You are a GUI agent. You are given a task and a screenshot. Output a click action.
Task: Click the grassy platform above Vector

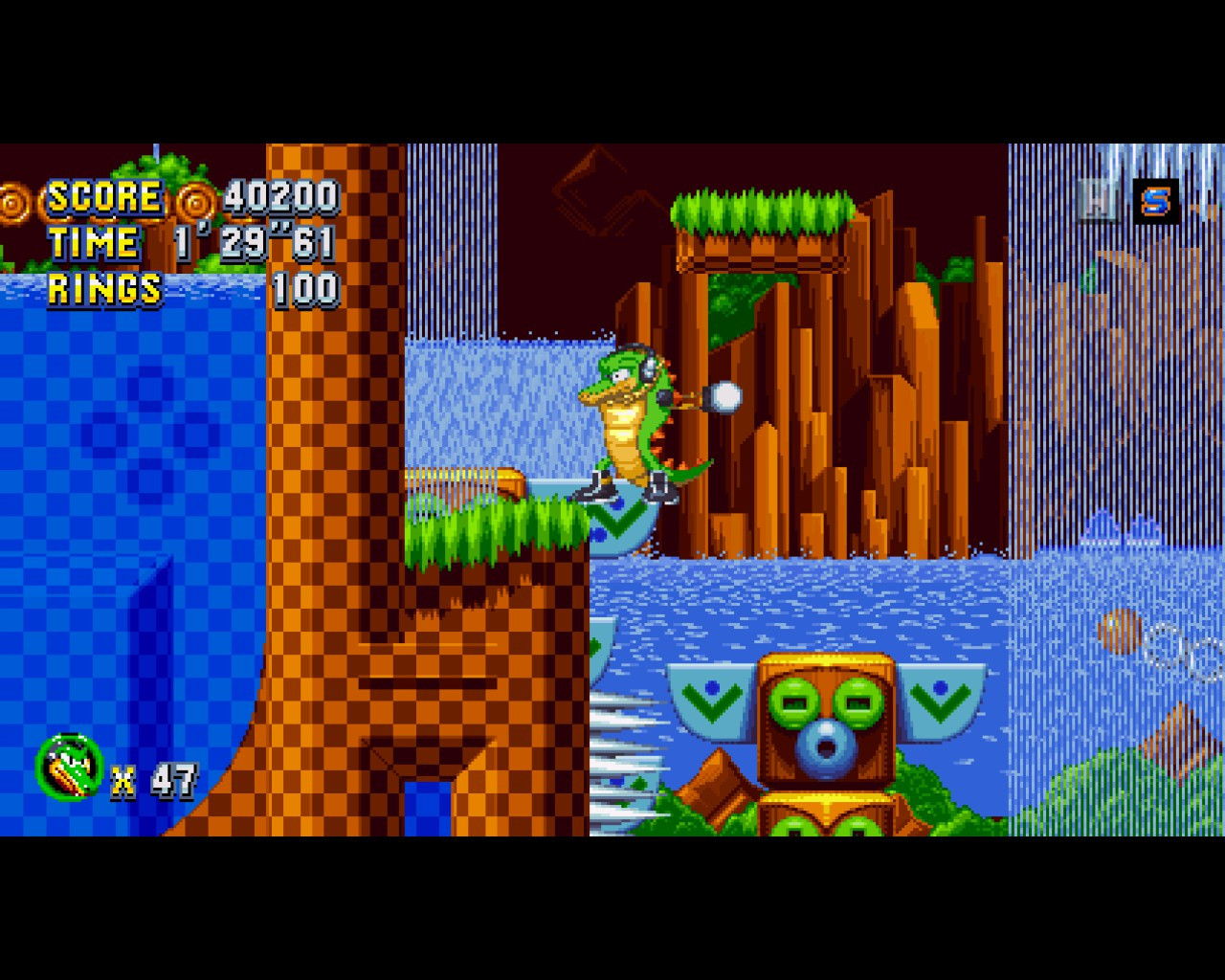click(761, 214)
